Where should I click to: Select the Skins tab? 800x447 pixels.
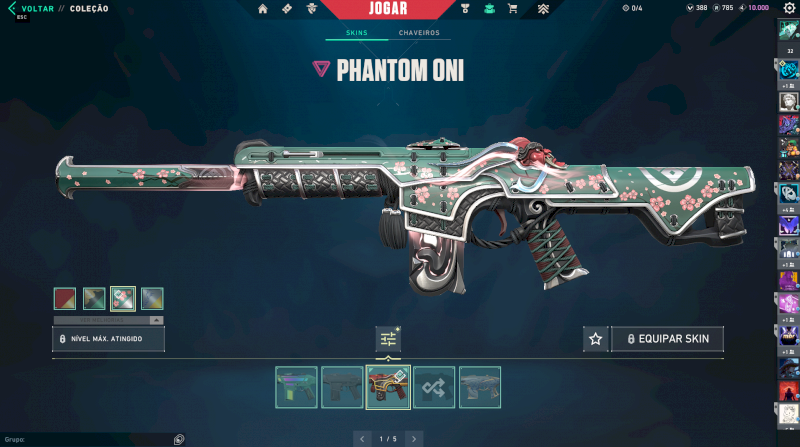356,33
